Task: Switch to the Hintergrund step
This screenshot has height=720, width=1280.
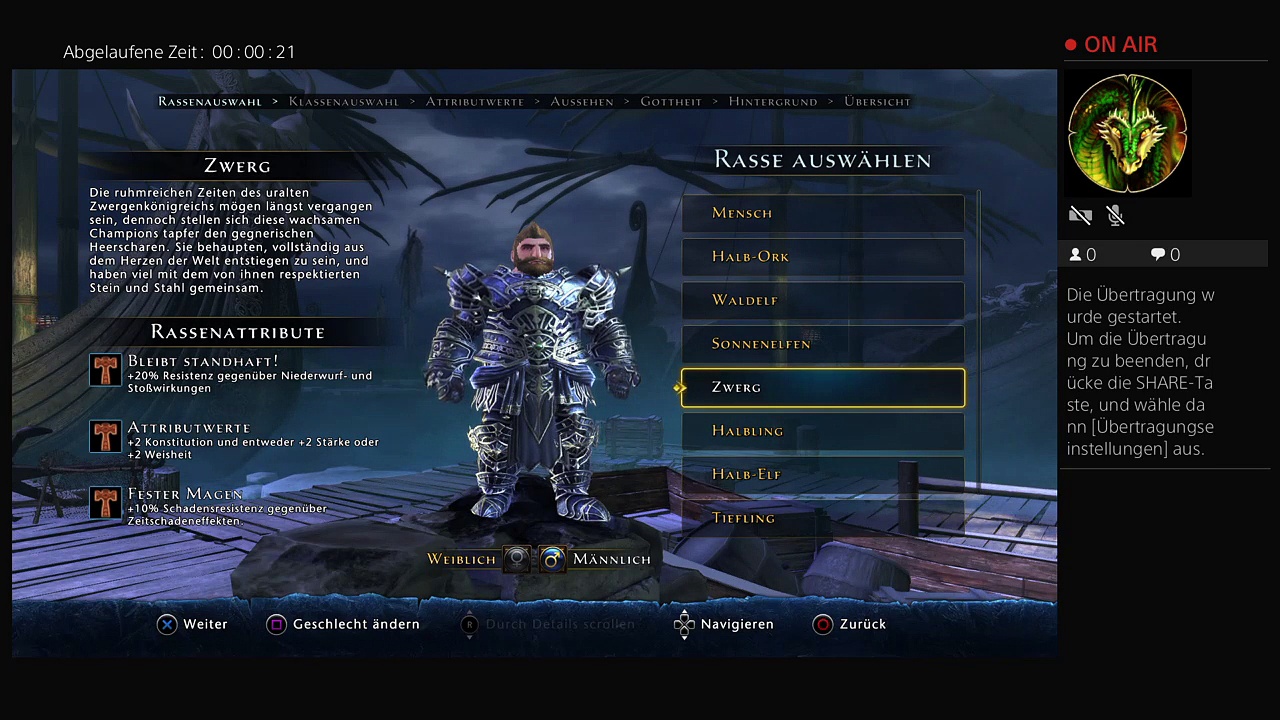Action: pyautogui.click(x=773, y=102)
